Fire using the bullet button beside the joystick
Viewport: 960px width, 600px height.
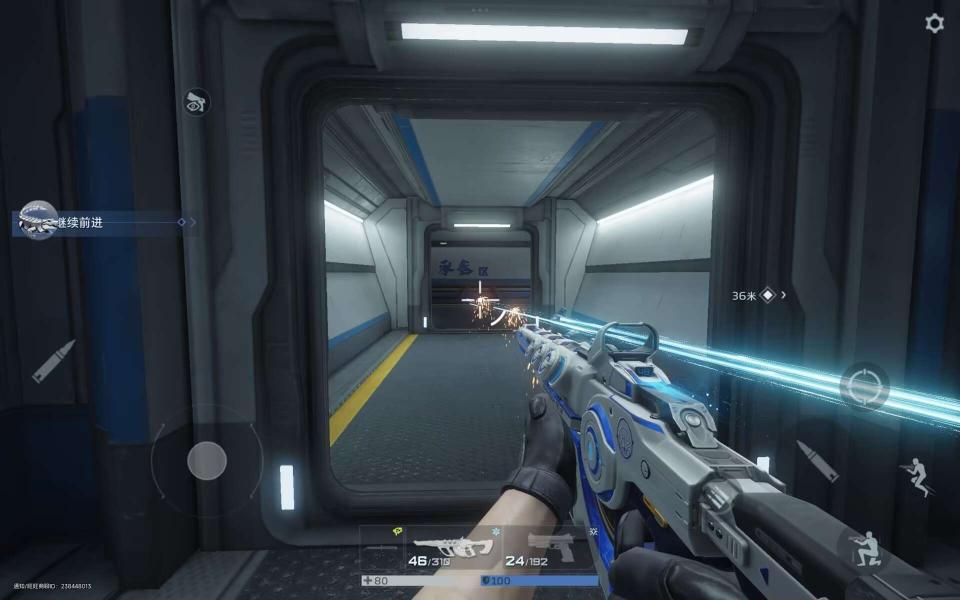[54, 360]
